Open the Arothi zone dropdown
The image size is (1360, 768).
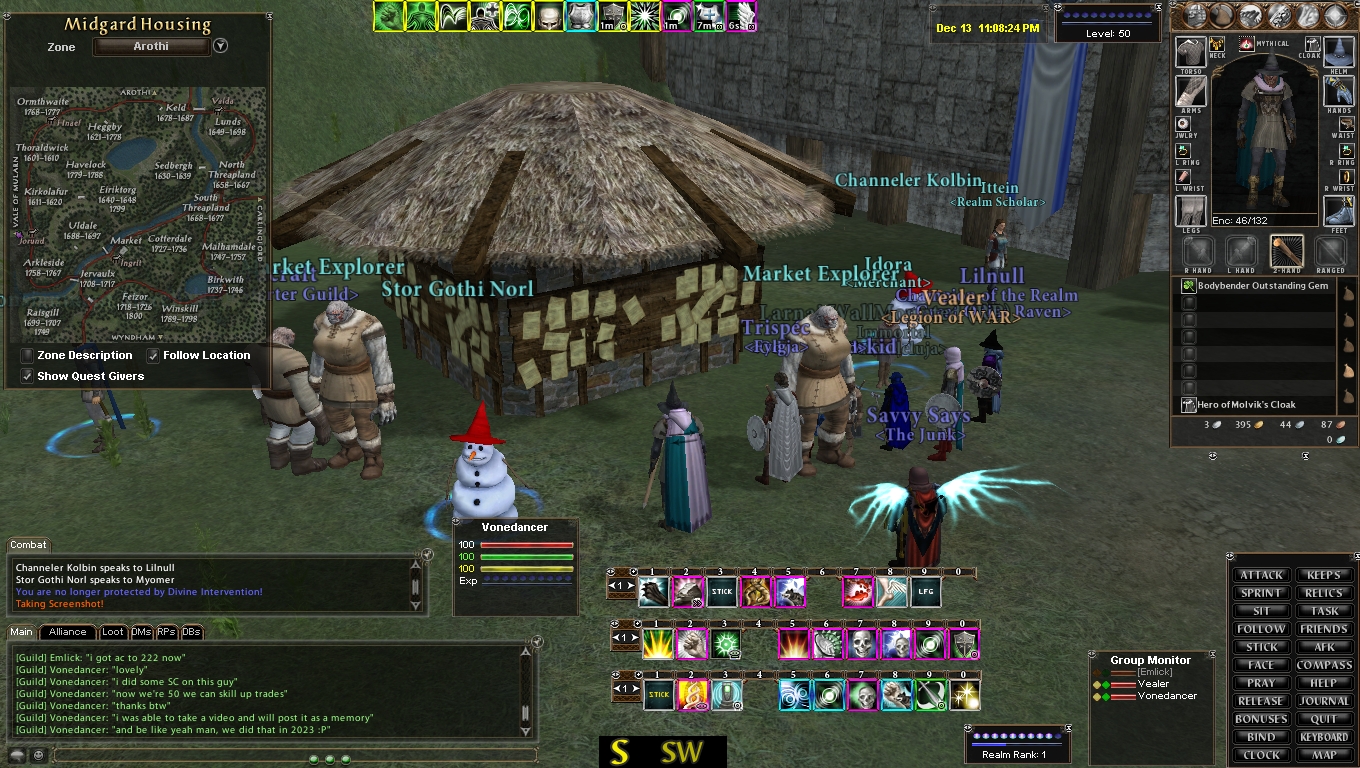click(x=221, y=46)
